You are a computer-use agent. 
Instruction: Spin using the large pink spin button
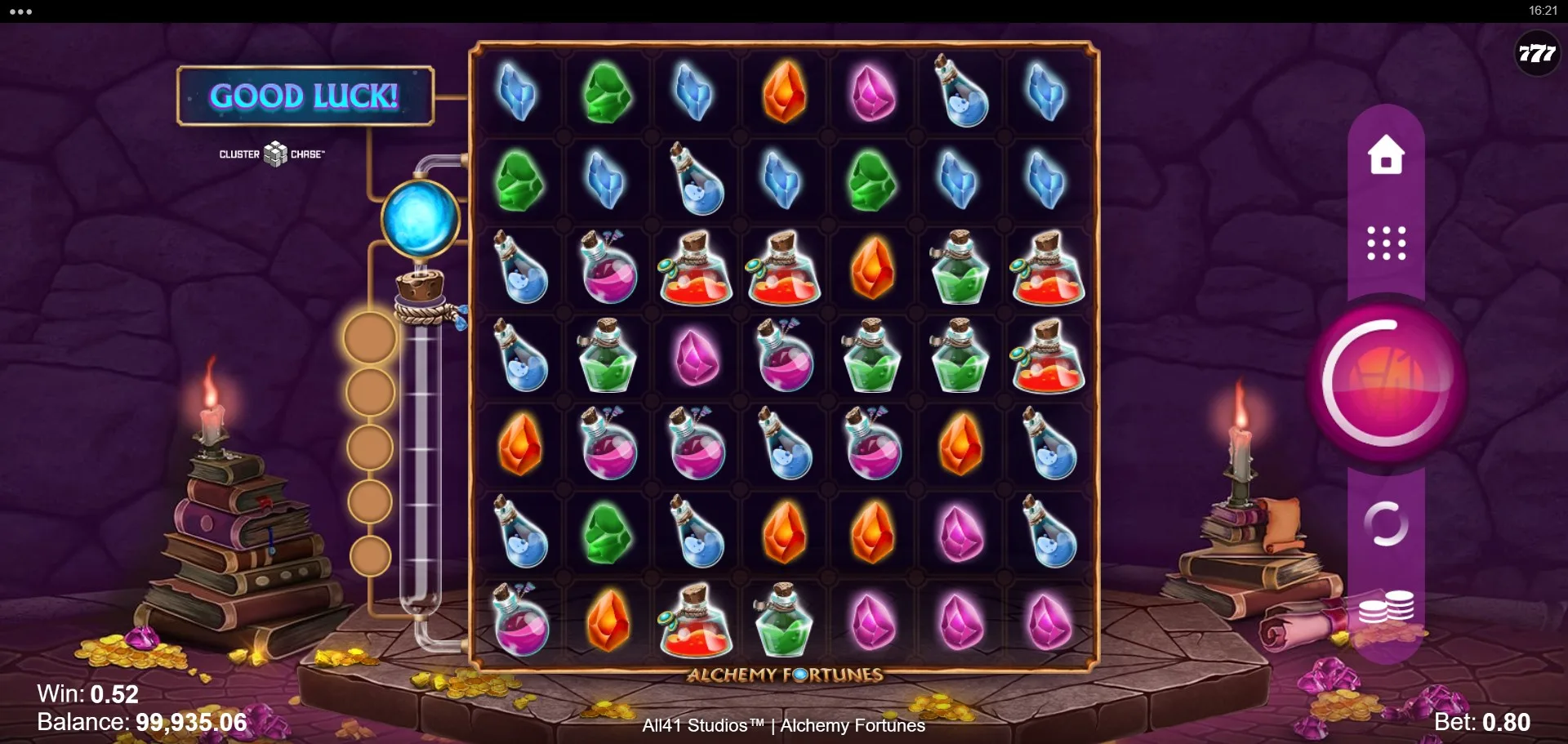click(1385, 382)
